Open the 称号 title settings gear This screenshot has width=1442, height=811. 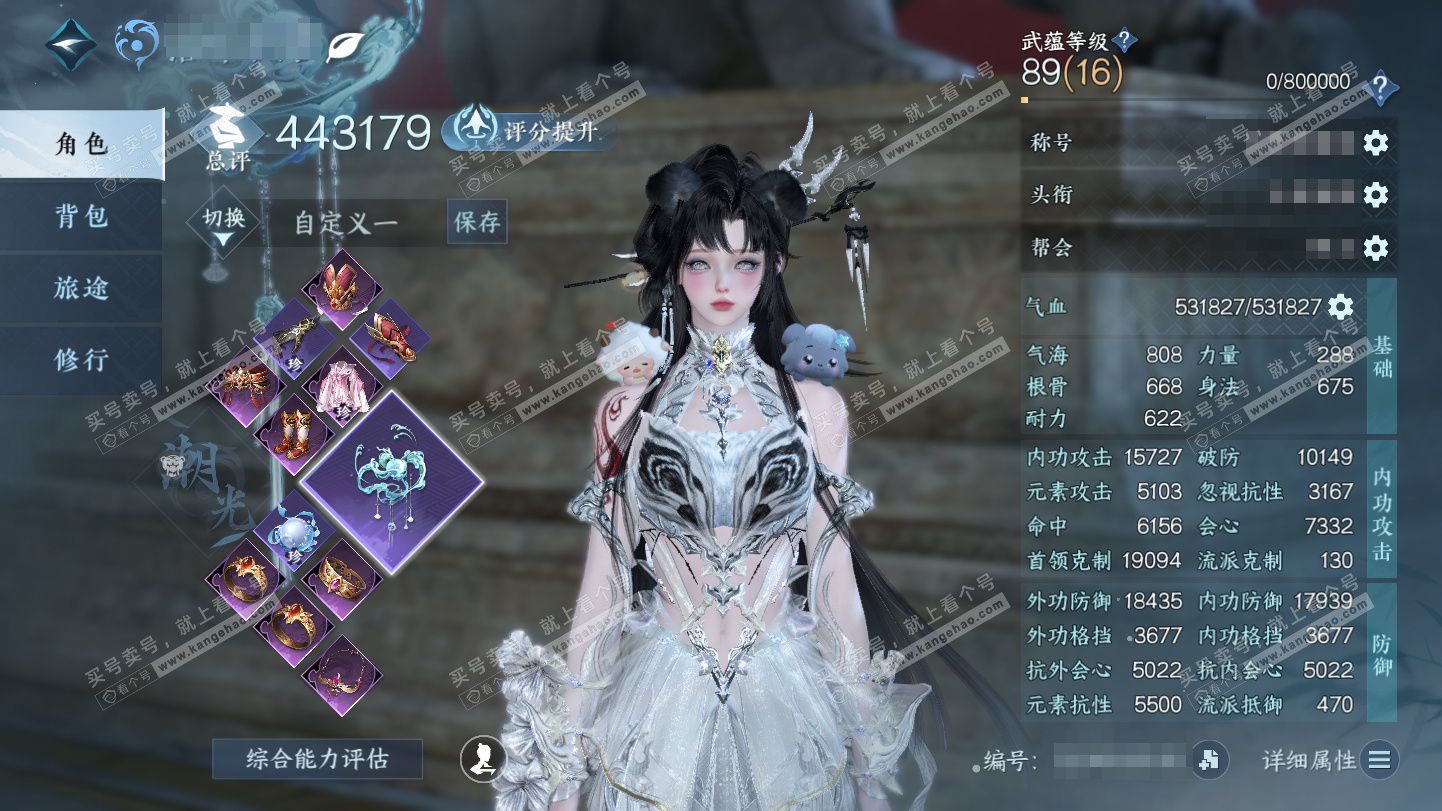point(1376,143)
